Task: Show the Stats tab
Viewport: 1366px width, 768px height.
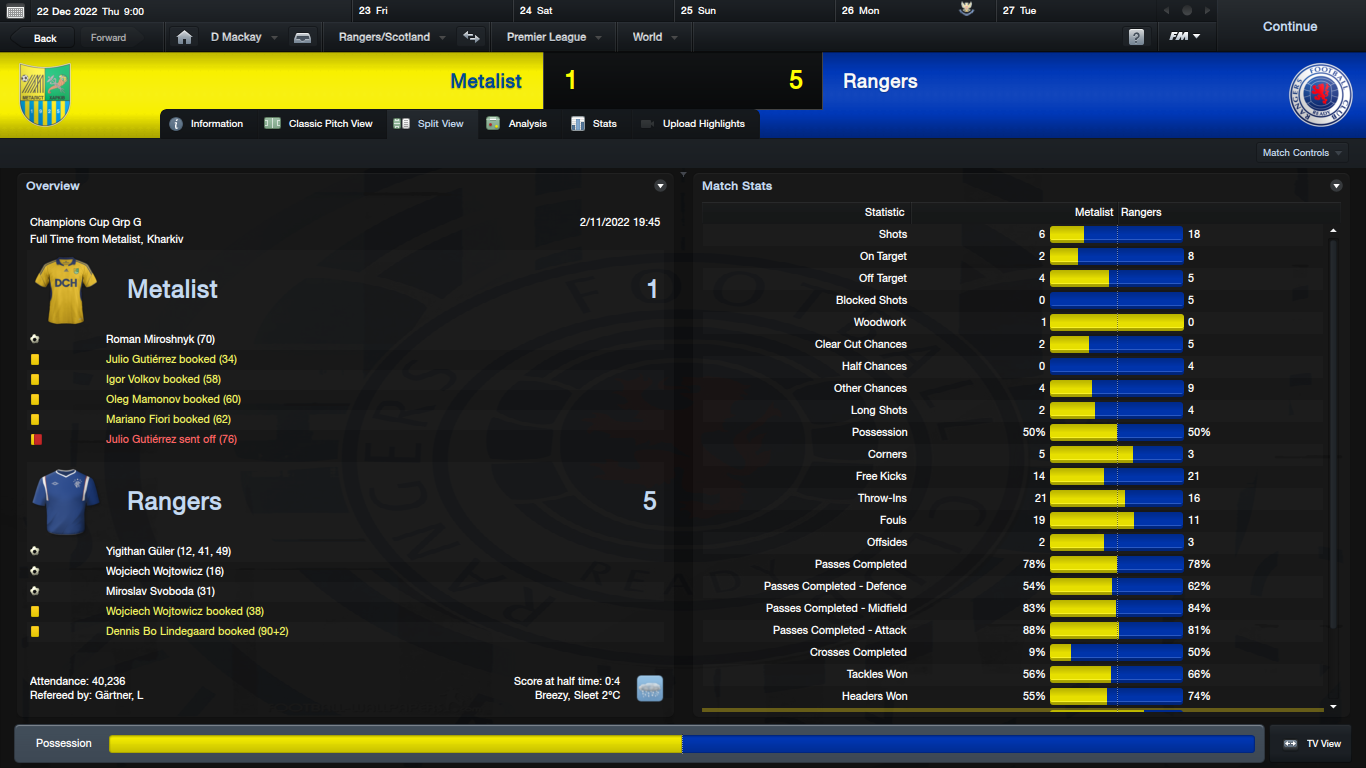Action: coord(594,124)
